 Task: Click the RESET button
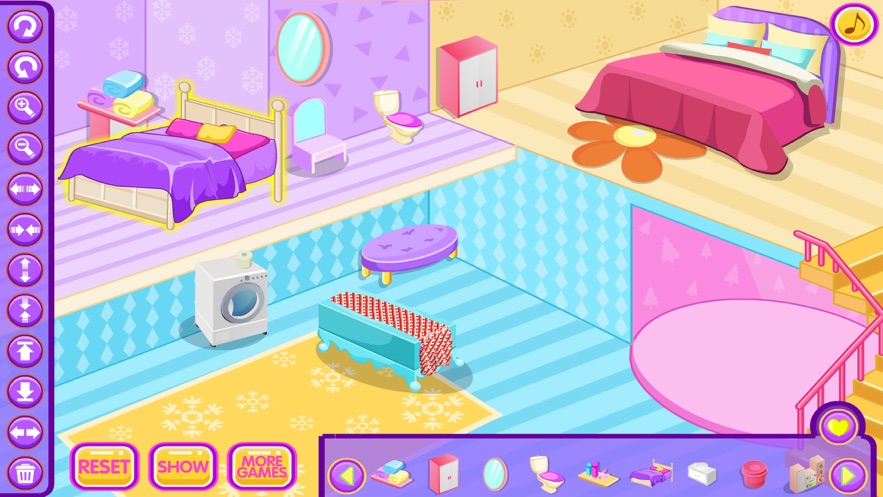click(x=103, y=466)
